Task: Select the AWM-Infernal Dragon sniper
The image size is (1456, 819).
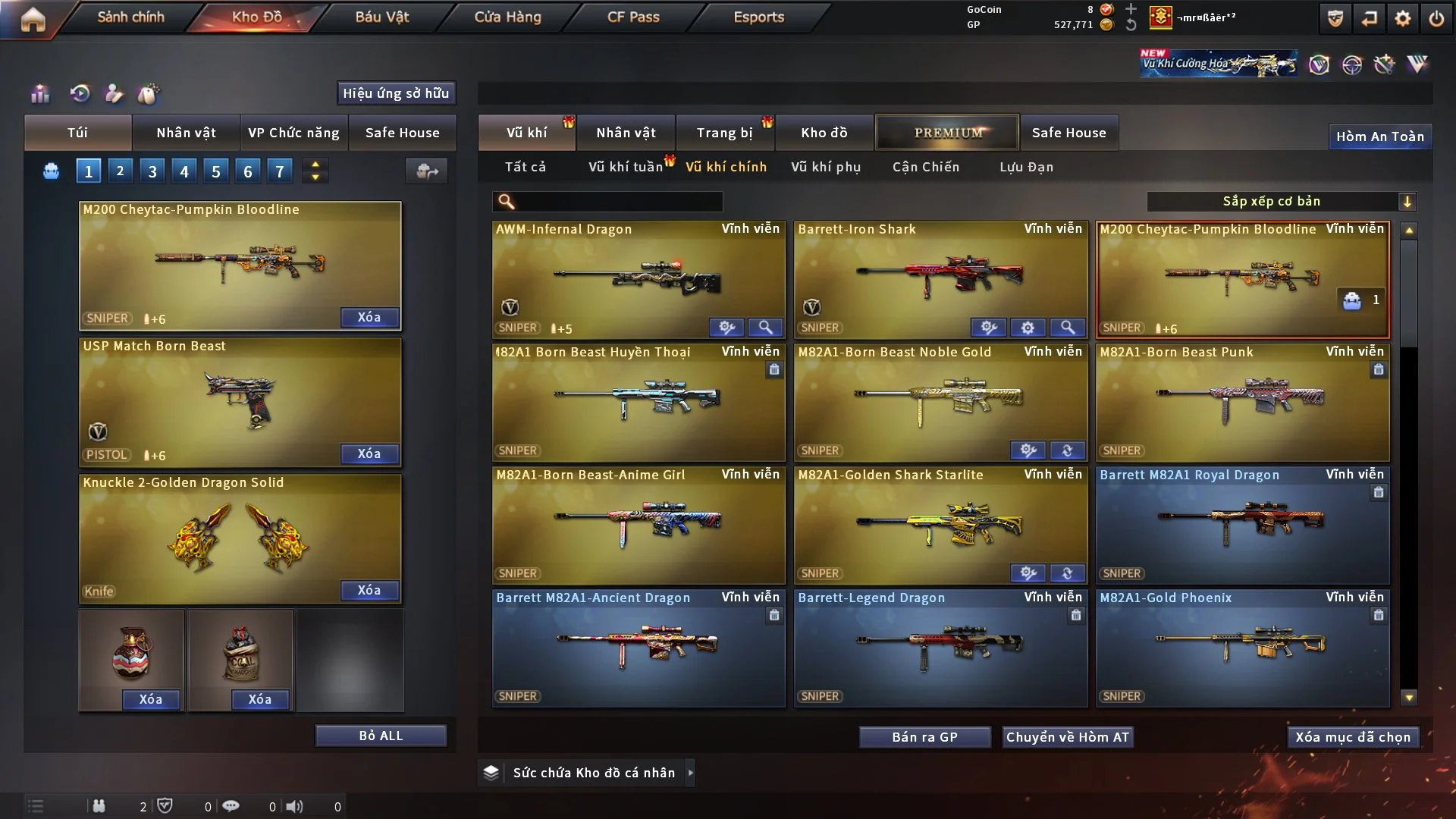Action: click(x=638, y=279)
